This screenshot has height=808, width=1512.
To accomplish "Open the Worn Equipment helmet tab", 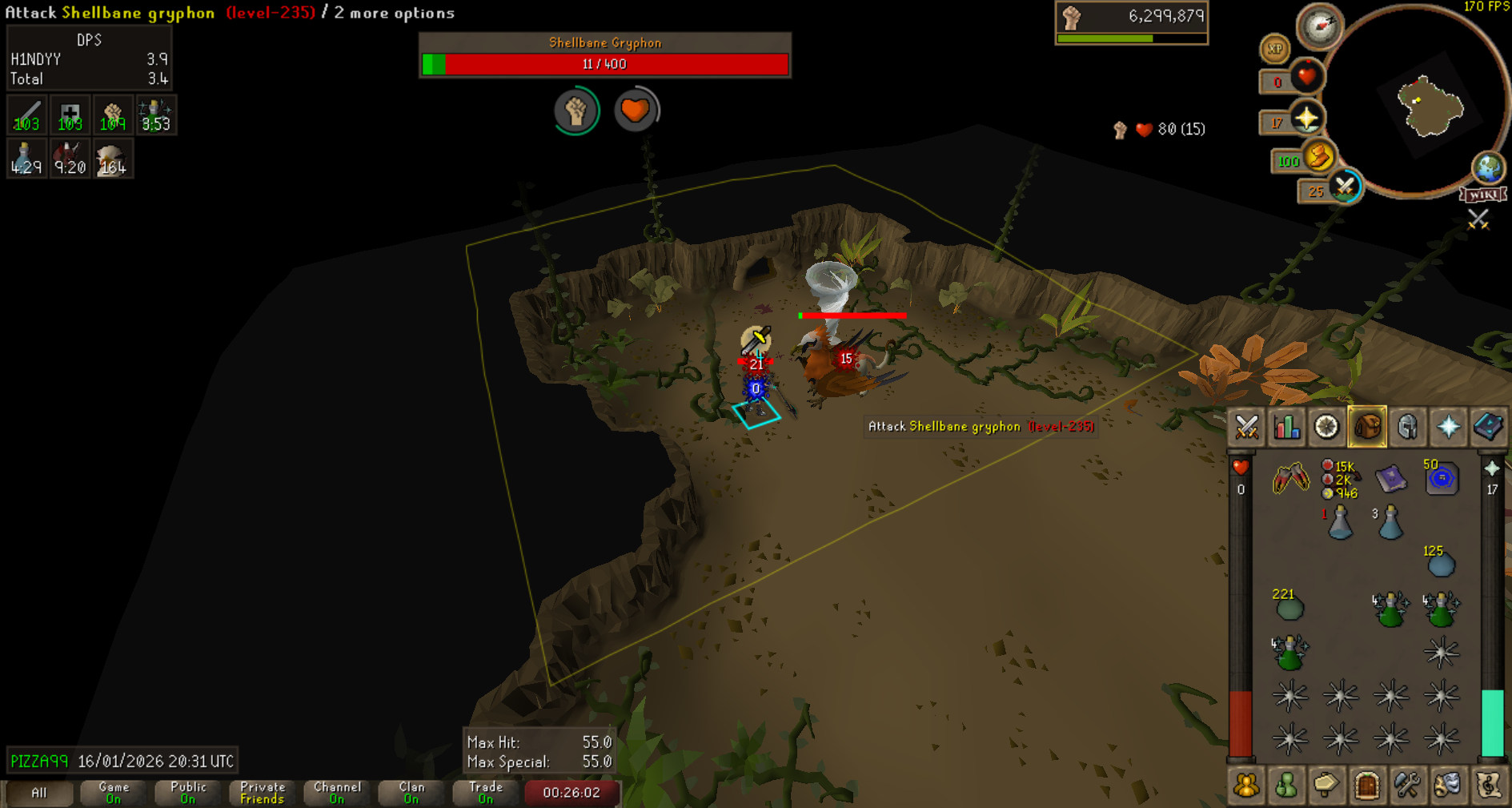I will [x=1407, y=427].
